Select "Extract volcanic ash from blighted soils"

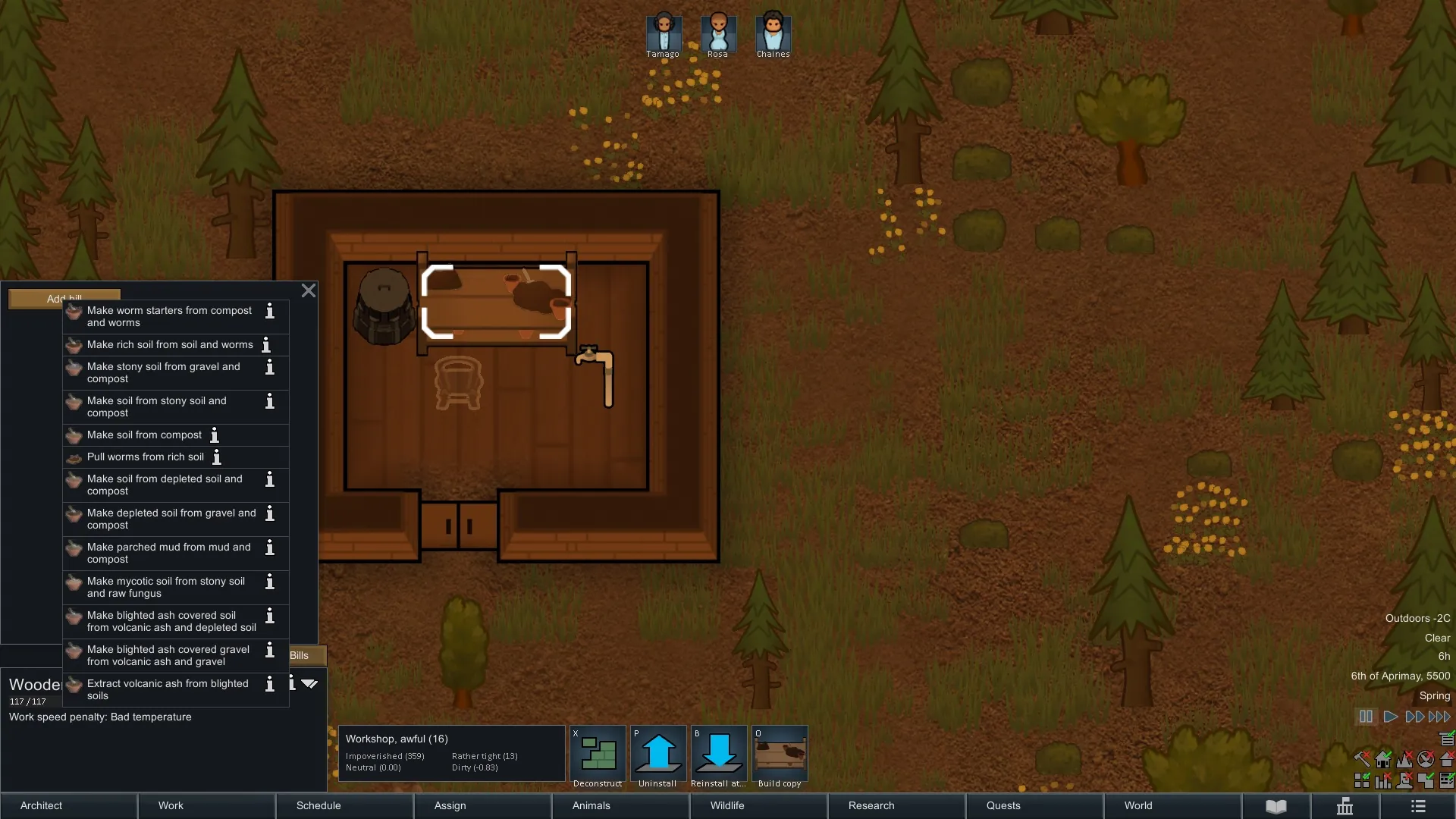(167, 689)
